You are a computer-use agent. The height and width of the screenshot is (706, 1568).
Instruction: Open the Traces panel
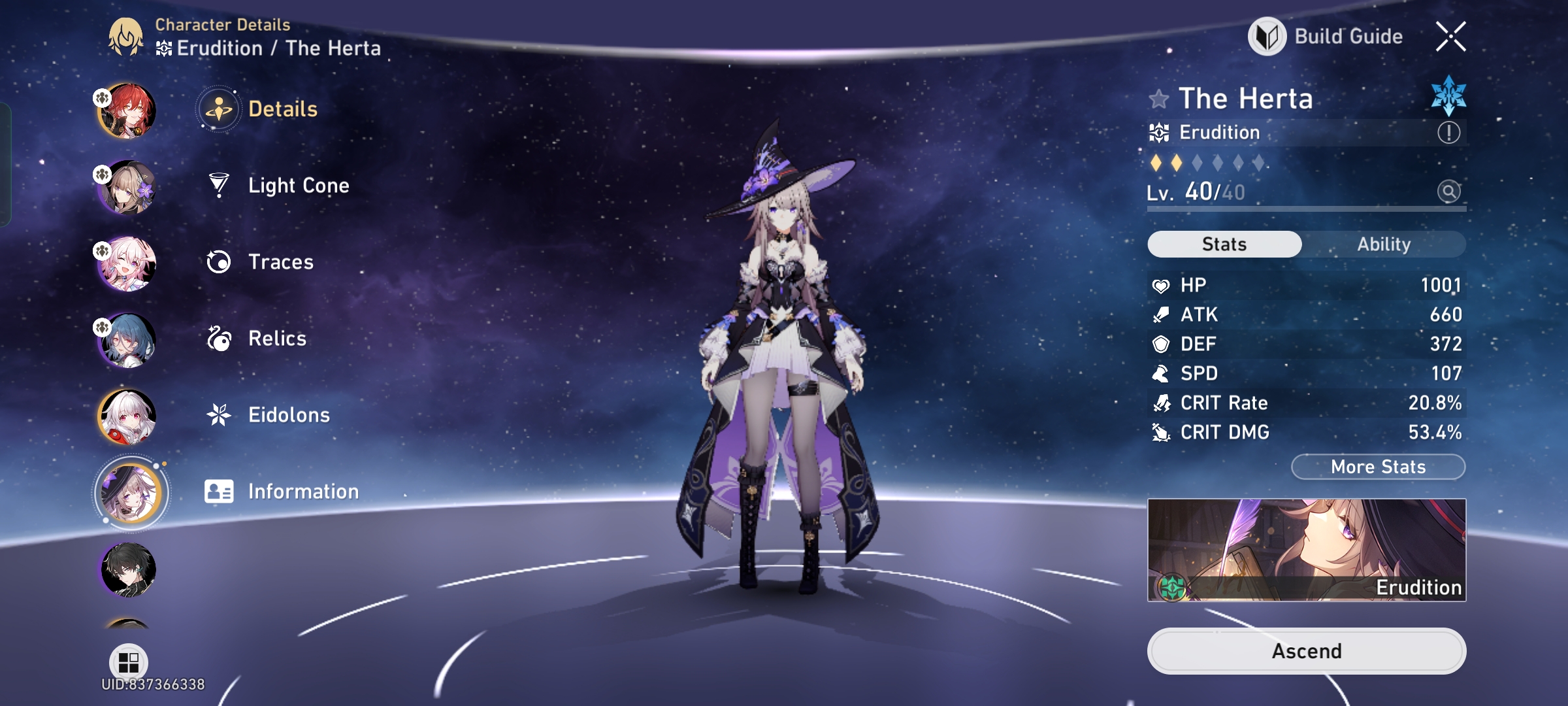(x=280, y=261)
